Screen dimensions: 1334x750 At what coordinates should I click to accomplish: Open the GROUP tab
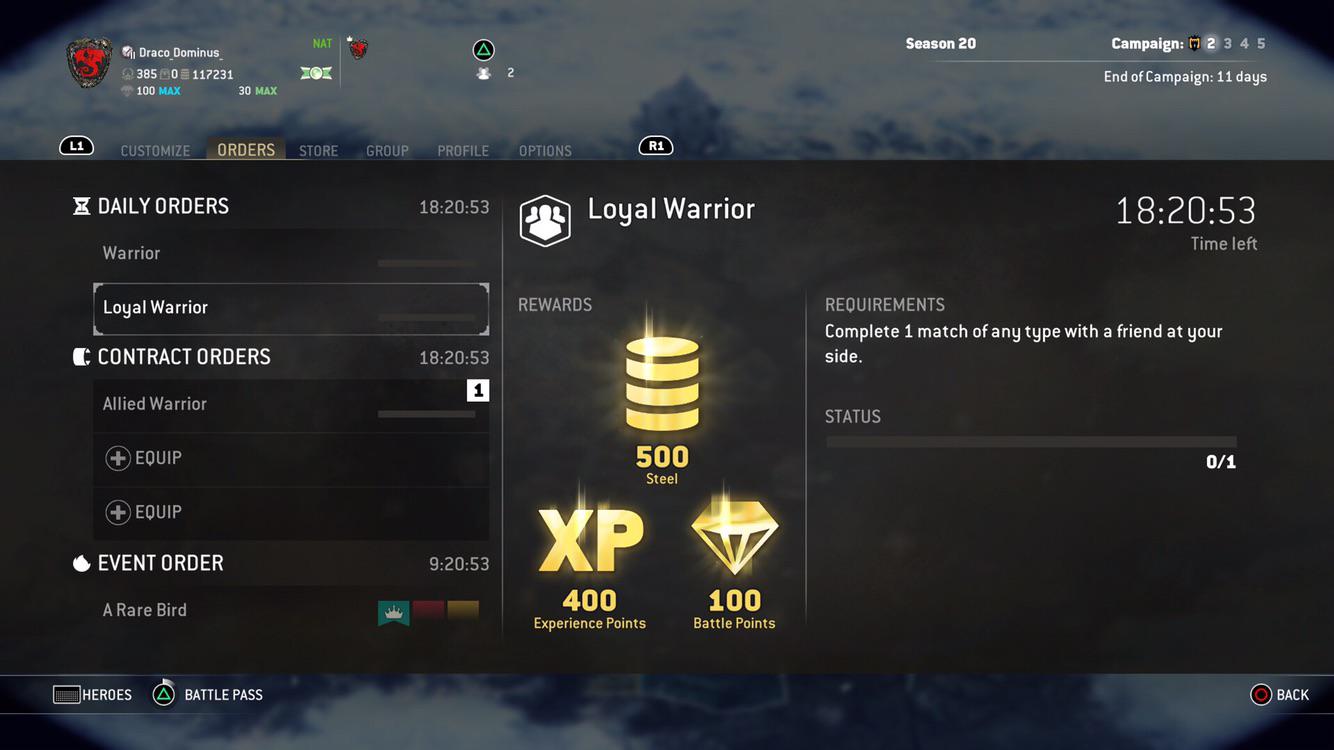387,150
